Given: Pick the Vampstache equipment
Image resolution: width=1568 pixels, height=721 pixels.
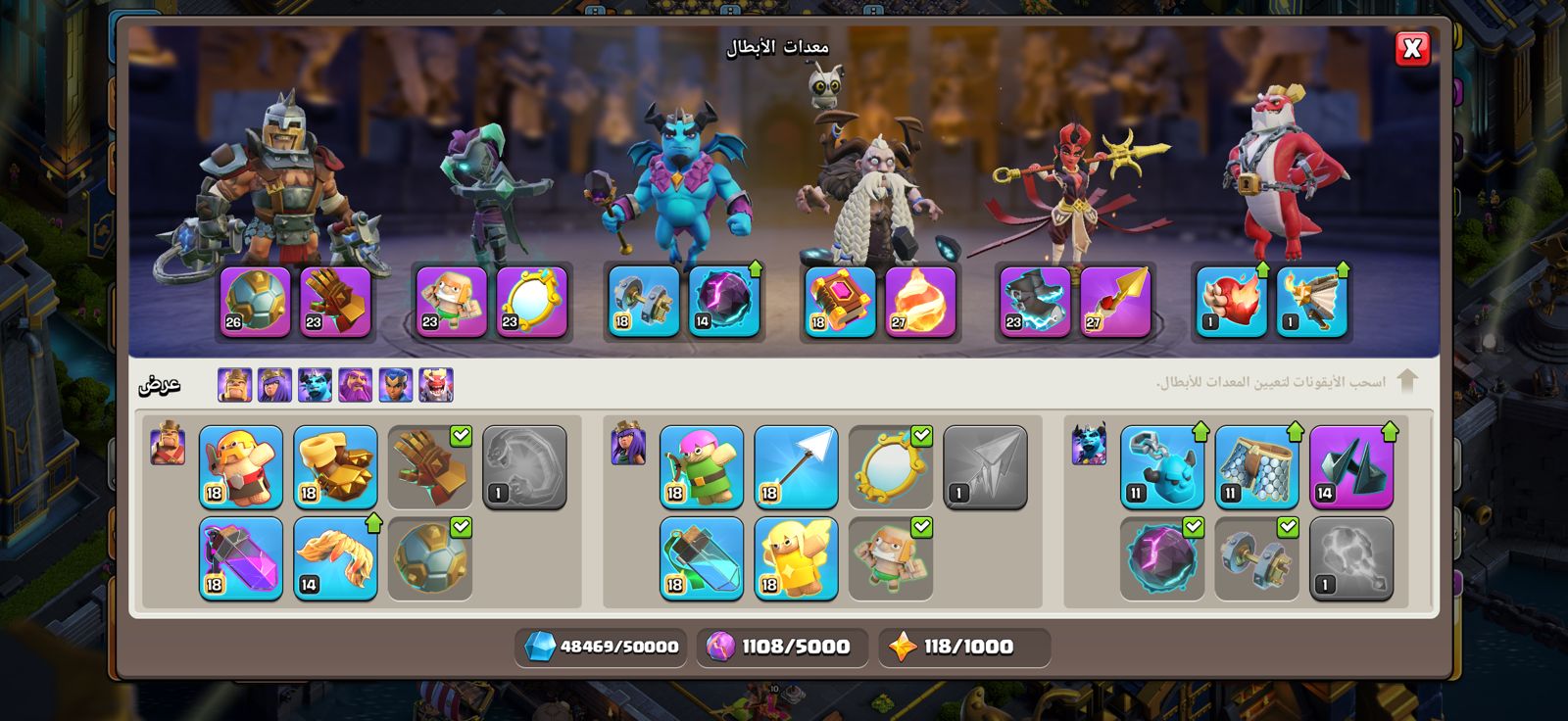Looking at the screenshot, I should coord(335,558).
